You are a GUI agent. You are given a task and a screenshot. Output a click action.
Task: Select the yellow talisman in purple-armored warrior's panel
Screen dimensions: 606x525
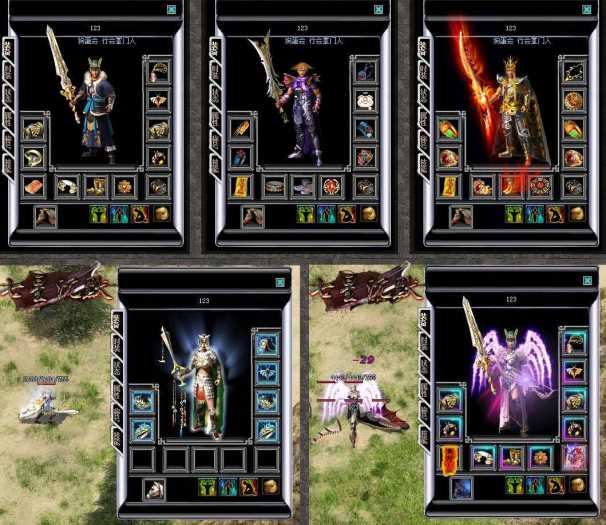241,186
